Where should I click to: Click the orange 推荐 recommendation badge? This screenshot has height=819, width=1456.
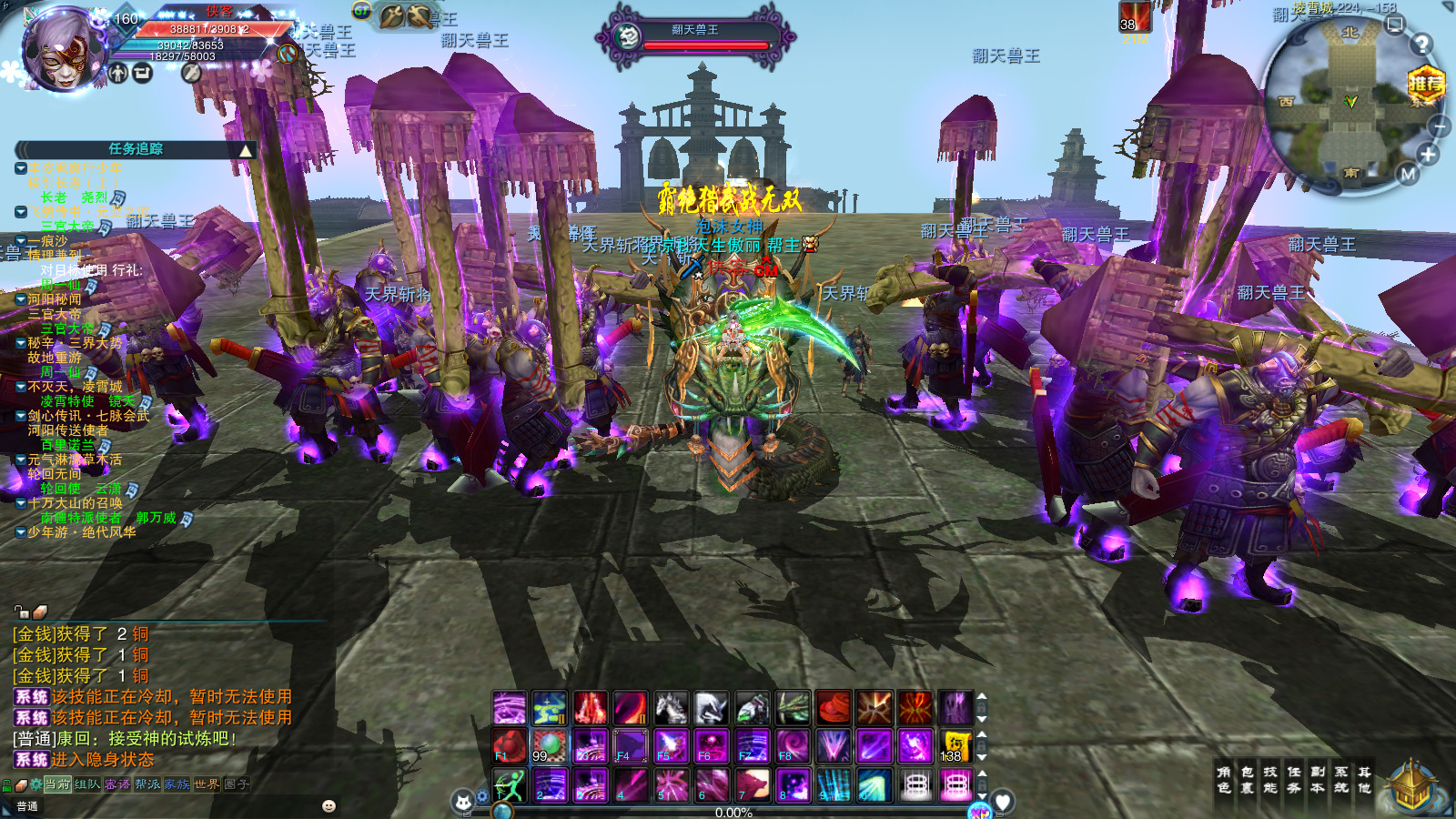point(1426,85)
